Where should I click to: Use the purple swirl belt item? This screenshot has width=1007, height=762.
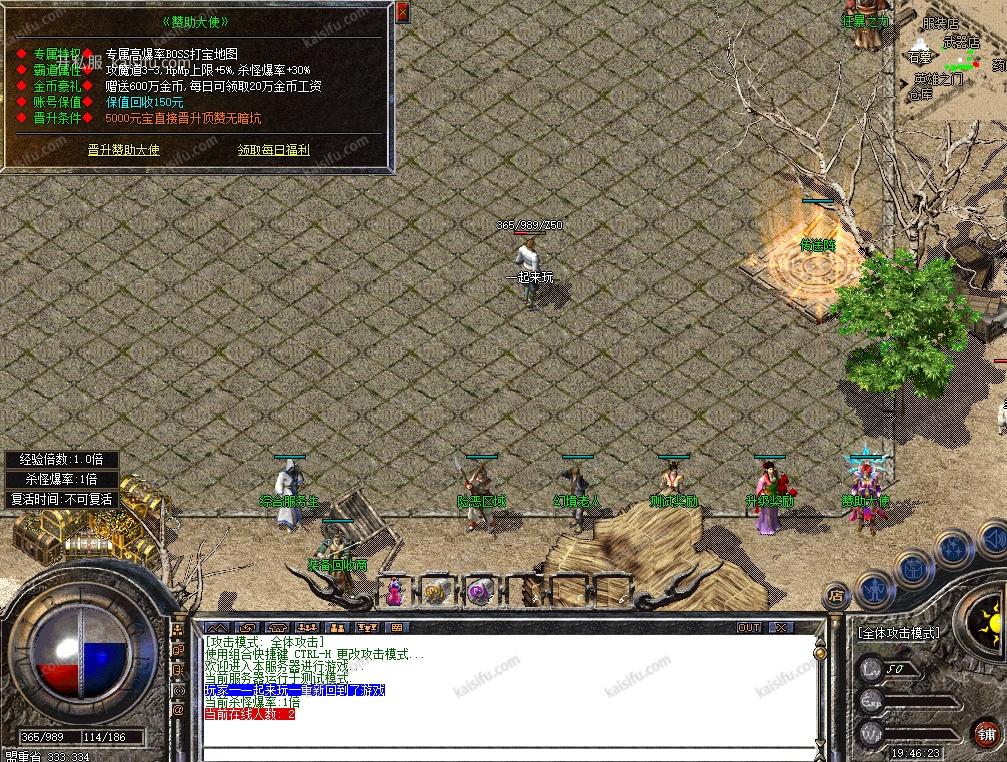(x=480, y=591)
